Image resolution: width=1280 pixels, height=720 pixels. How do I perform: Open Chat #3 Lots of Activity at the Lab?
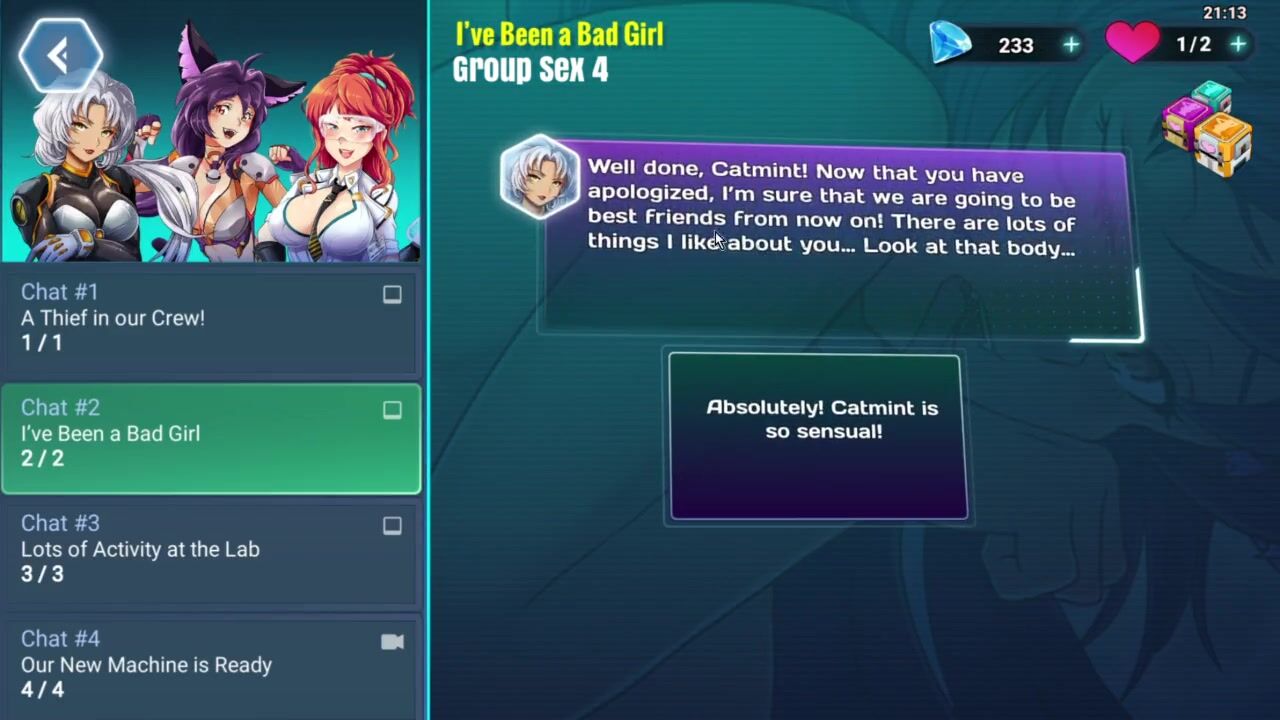coord(211,549)
